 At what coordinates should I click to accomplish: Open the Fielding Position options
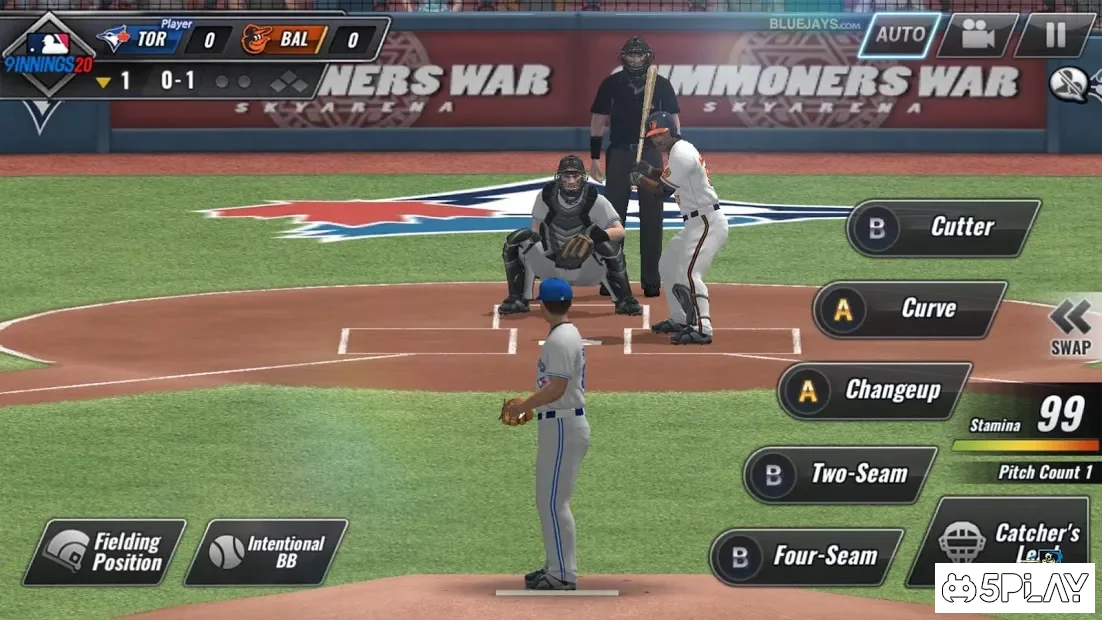point(105,552)
